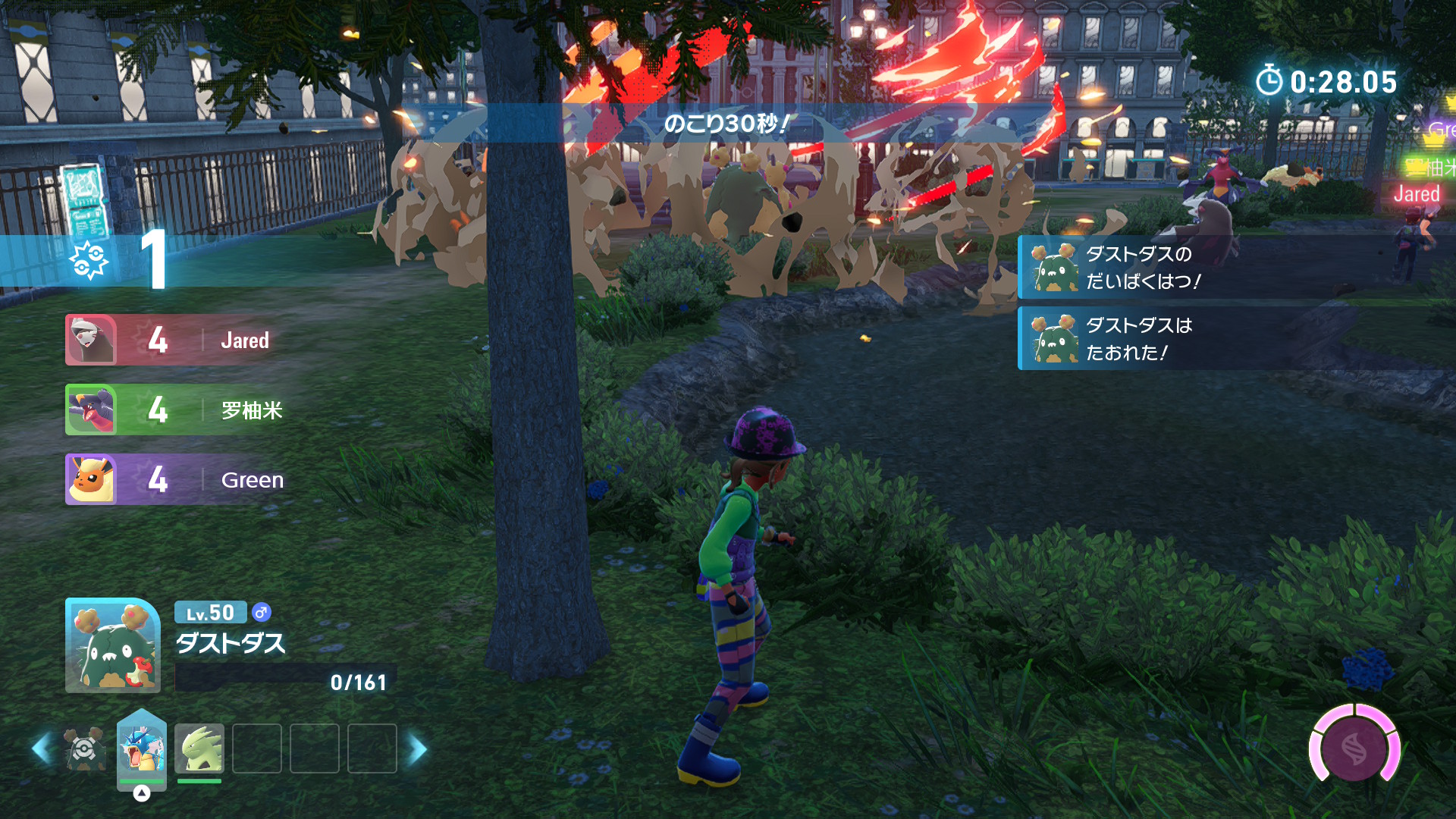Click your own rank 1 score banner
This screenshot has height=819, width=1456.
[114, 260]
